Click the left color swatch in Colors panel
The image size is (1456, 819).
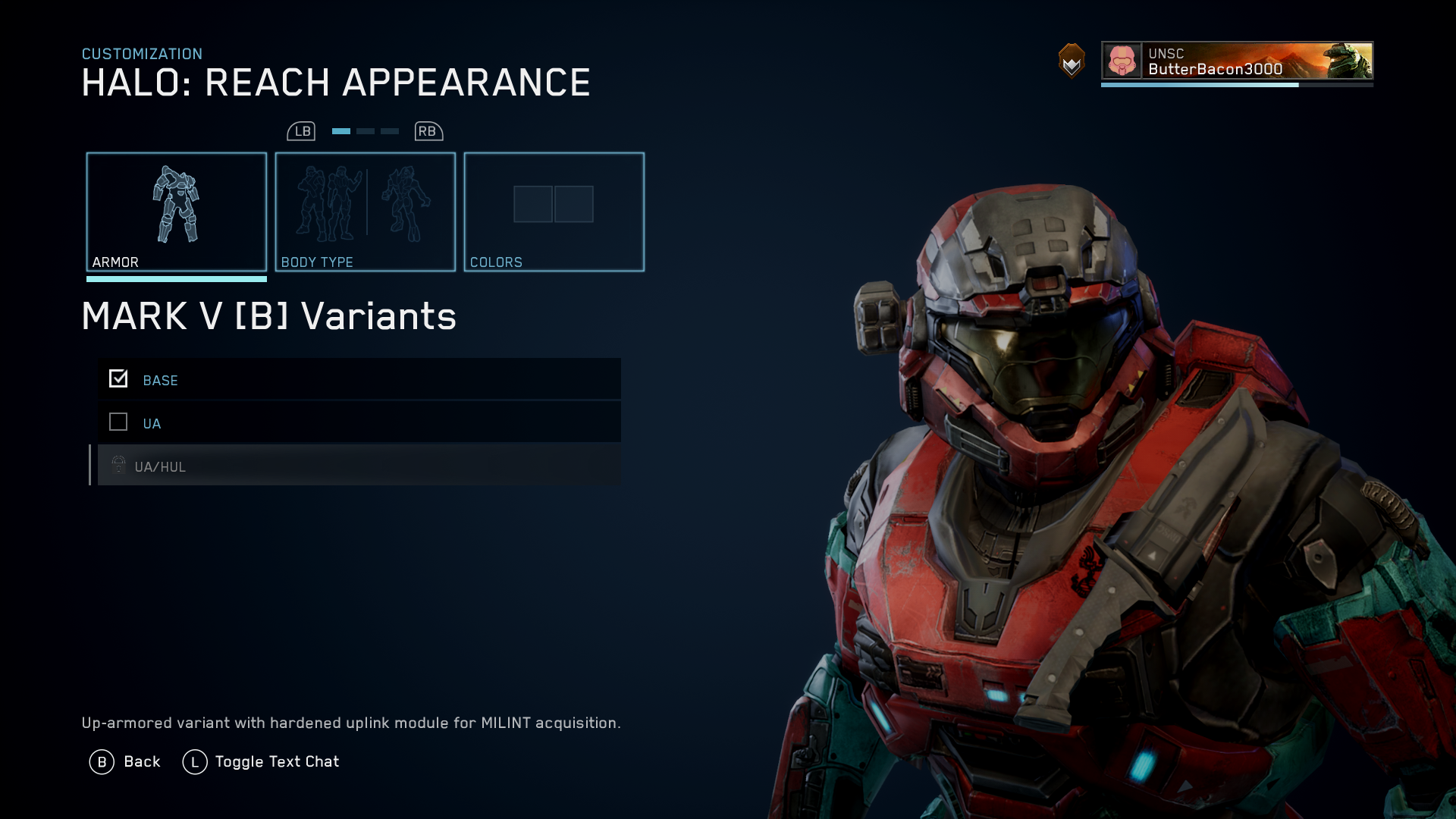(534, 203)
